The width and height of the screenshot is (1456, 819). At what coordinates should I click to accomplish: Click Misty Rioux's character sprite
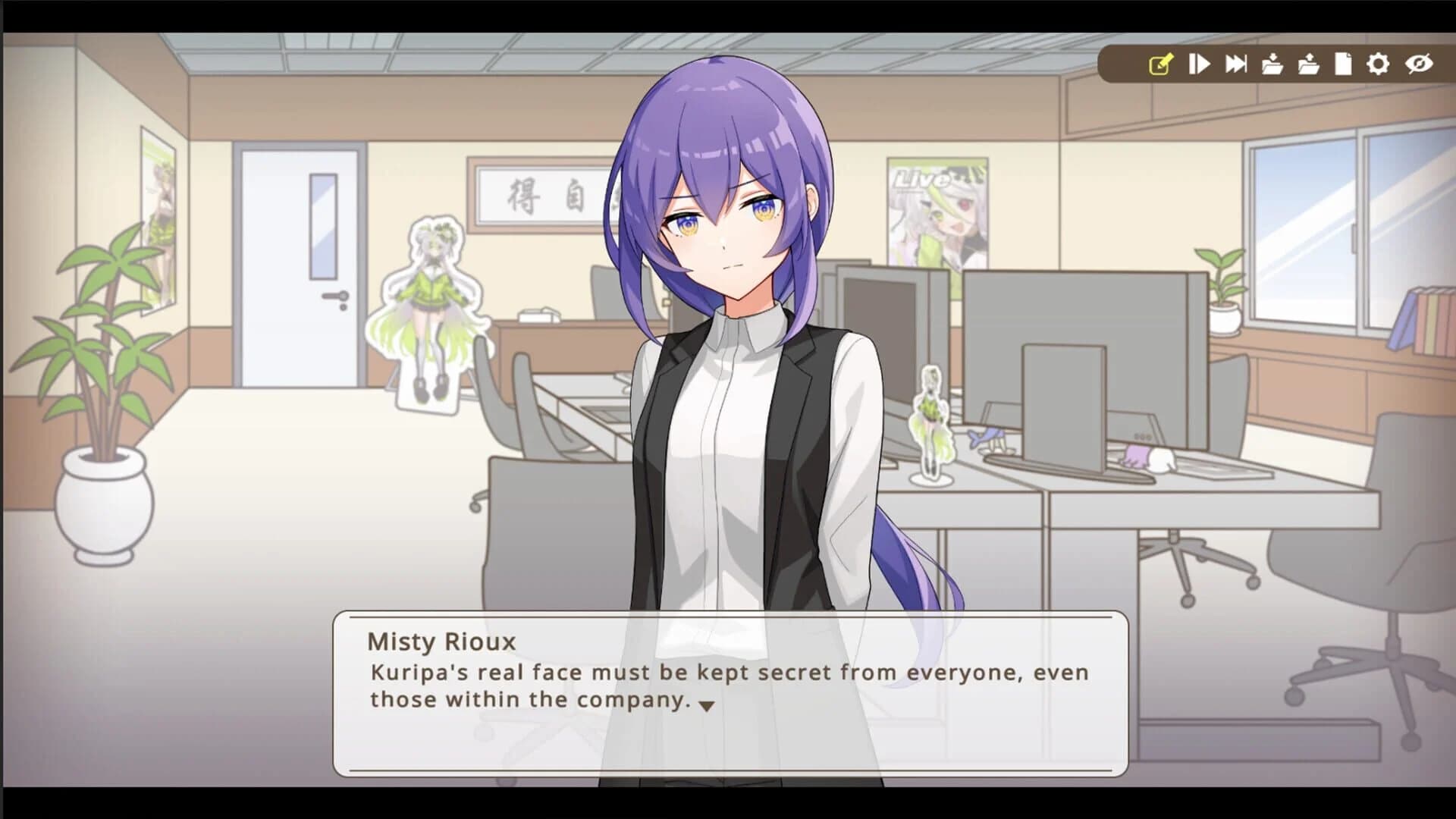tap(728, 341)
